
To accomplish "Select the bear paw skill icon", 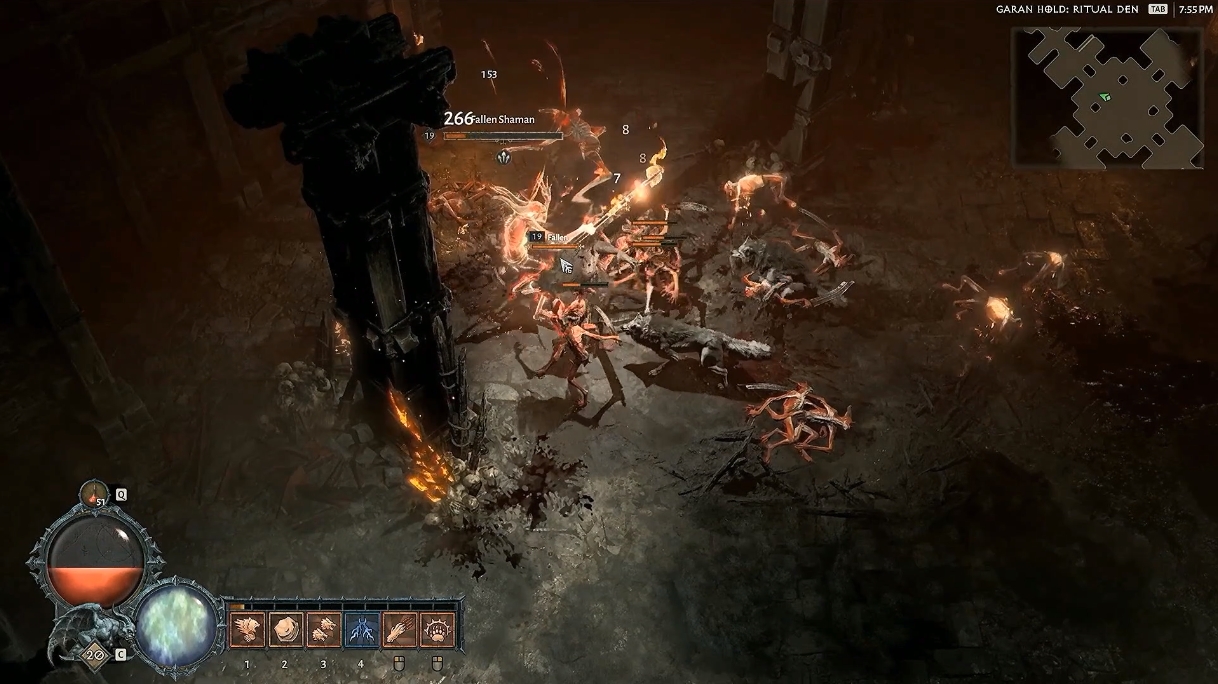I will 437,629.
